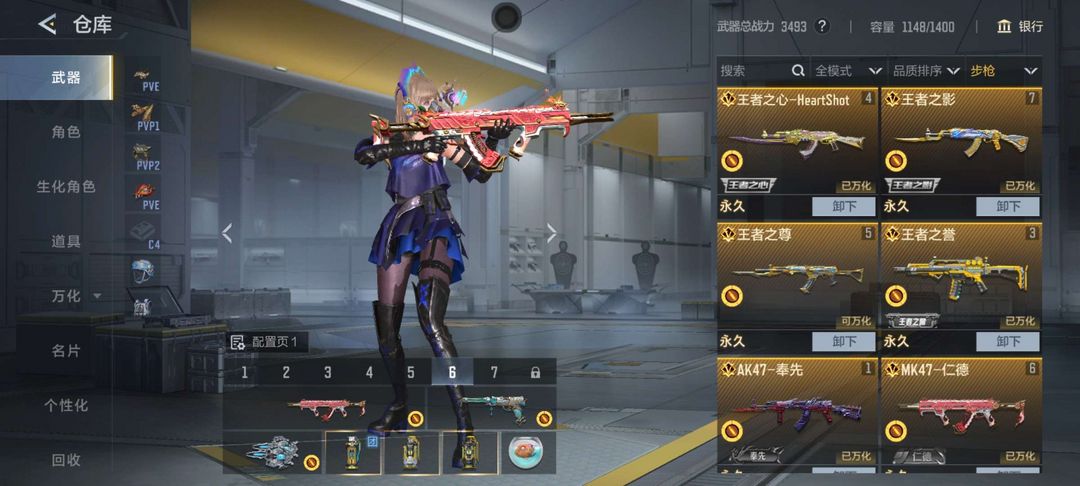Image resolution: width=1080 pixels, height=486 pixels.
Task: Select loadout slot number 3
Action: (x=327, y=373)
